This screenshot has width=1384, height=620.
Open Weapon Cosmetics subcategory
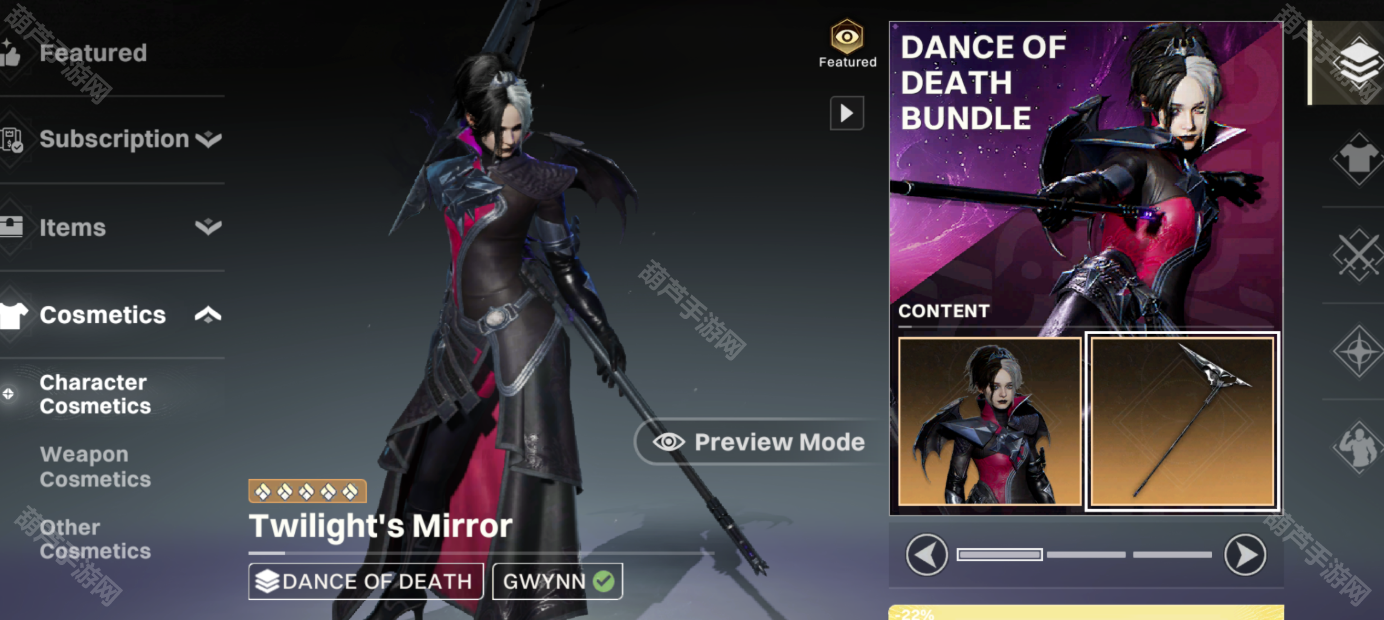point(95,467)
